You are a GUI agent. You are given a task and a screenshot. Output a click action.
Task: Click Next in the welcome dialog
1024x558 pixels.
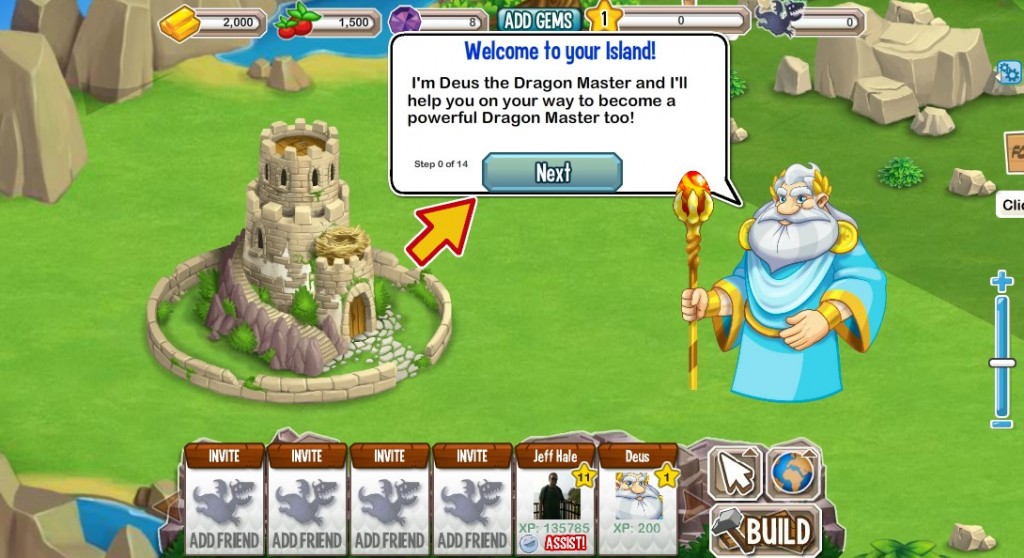[552, 172]
